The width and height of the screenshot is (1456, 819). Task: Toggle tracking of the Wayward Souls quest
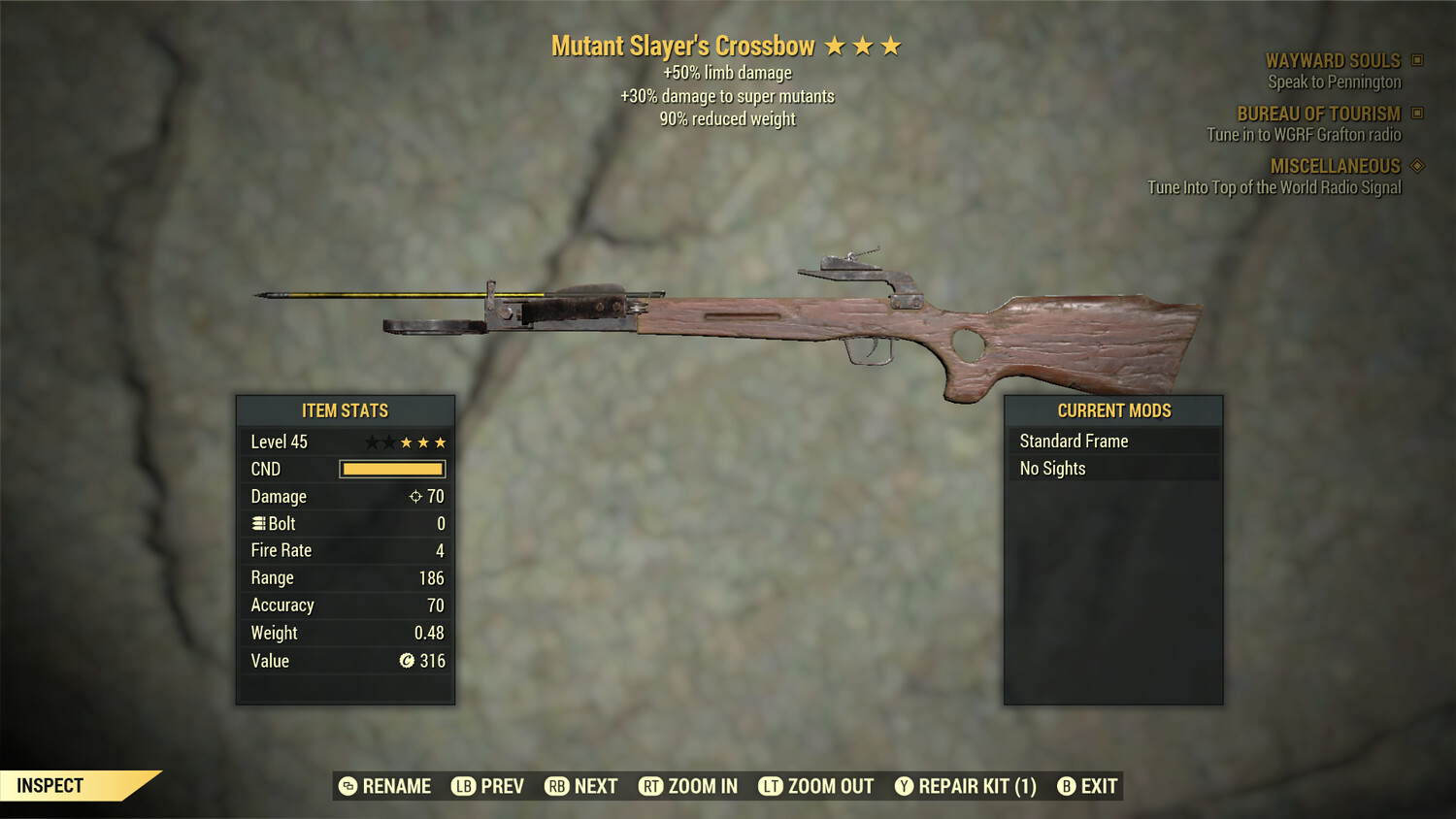[1334, 60]
